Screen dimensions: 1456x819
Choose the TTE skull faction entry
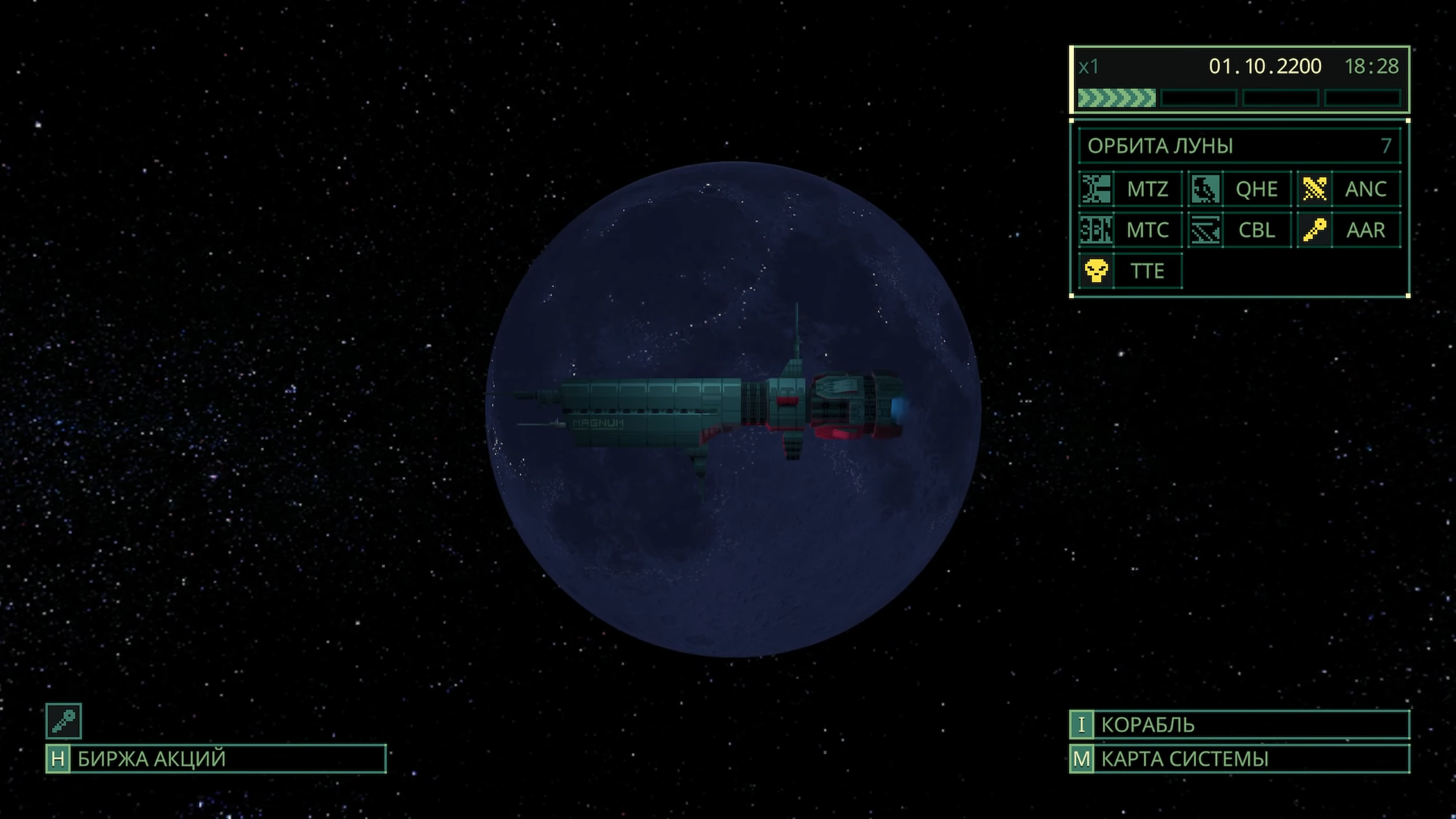pos(1130,271)
